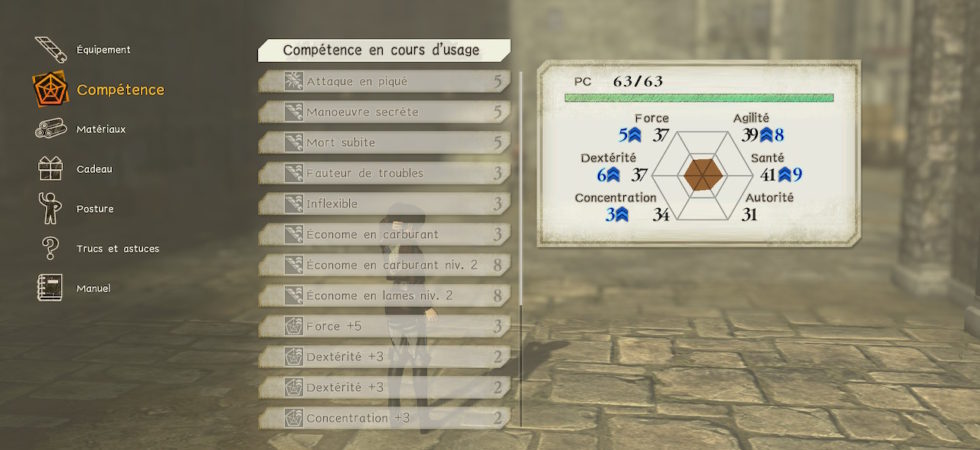Open the Manuel entry
Screen dimensions: 980x450
point(93,288)
